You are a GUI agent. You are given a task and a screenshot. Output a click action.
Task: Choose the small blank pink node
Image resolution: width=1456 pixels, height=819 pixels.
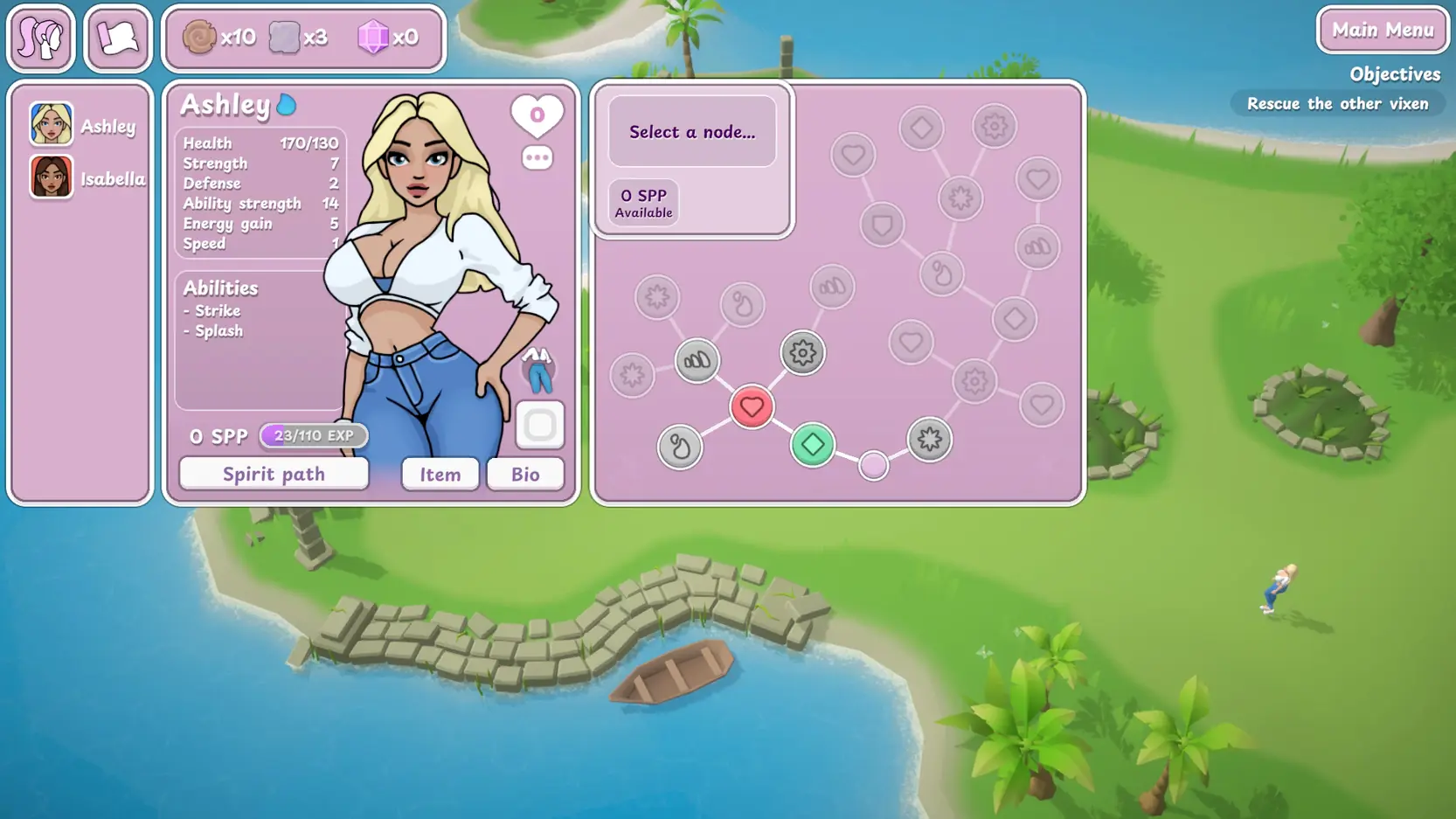point(873,465)
